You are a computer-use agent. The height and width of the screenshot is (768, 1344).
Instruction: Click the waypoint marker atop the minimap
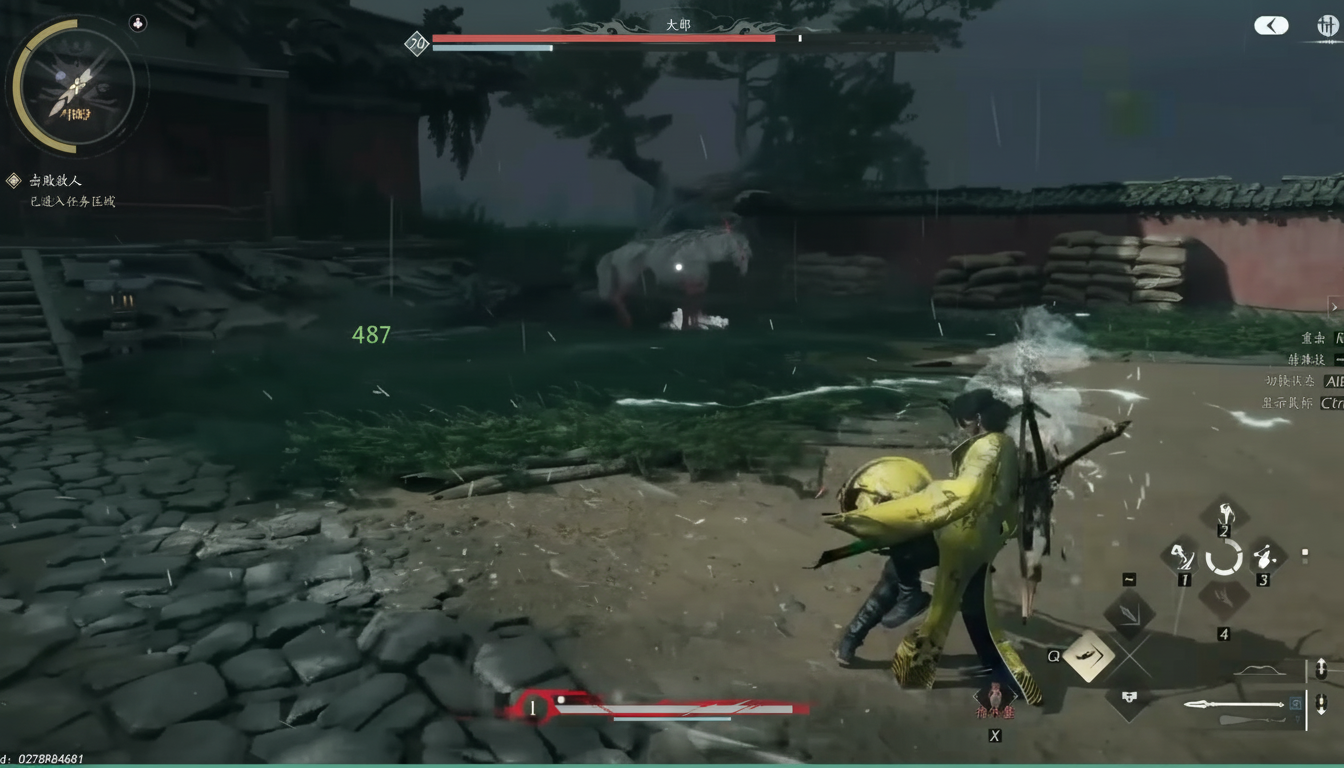click(138, 22)
